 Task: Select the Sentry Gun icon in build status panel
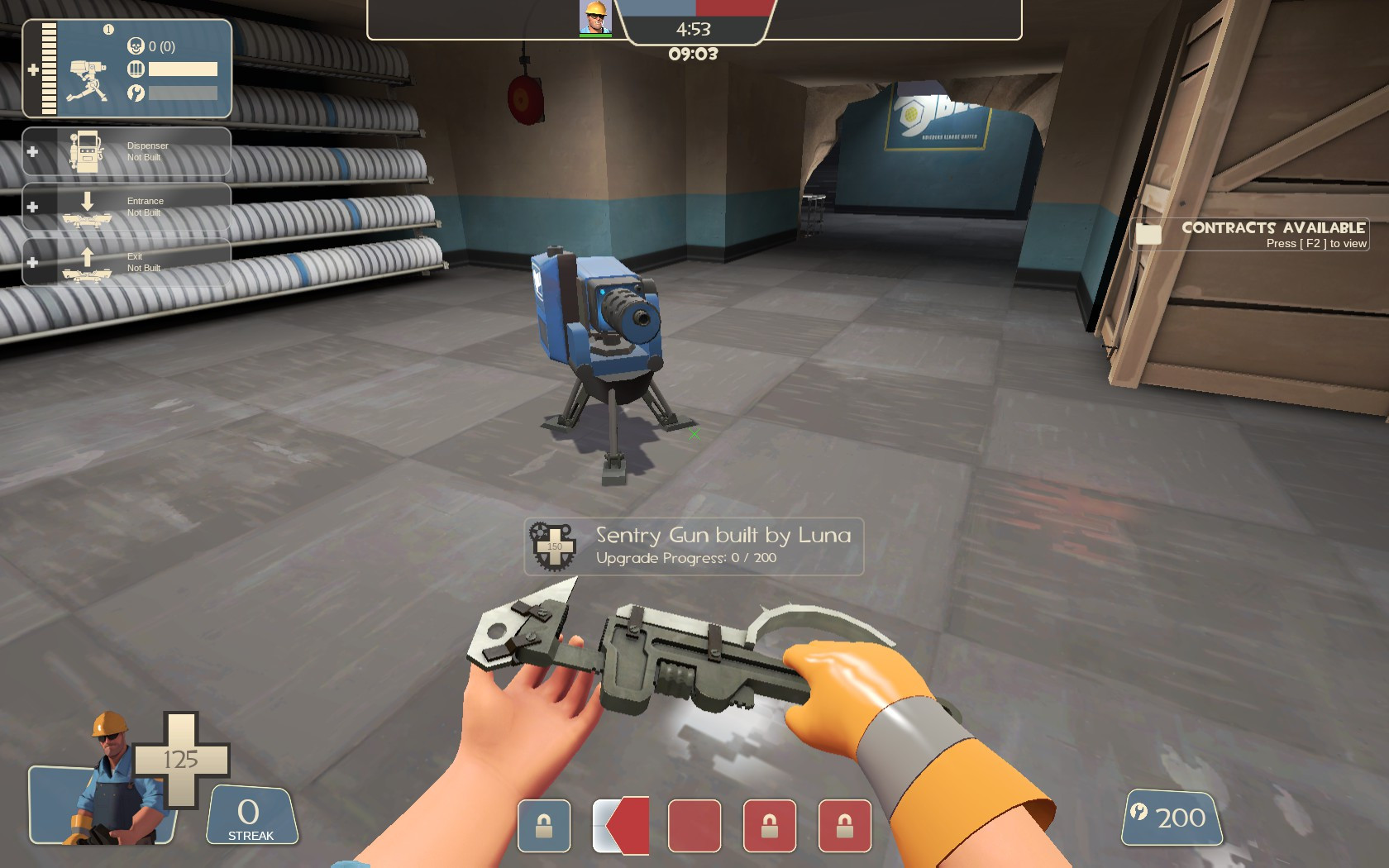(x=88, y=80)
